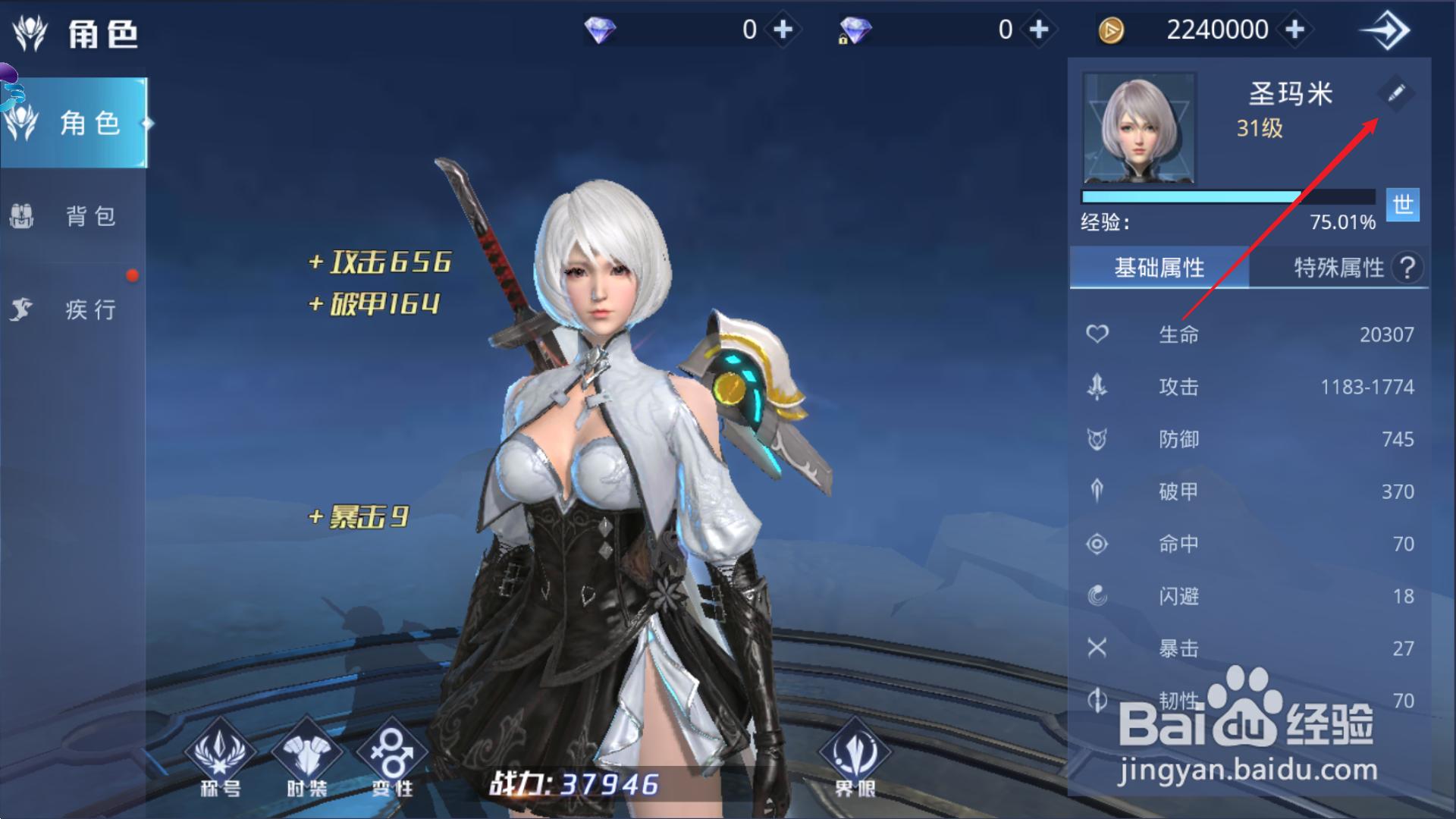This screenshot has width=1456, height=819.
Task: Add locked diamonds using its plus button
Action: (x=1039, y=30)
